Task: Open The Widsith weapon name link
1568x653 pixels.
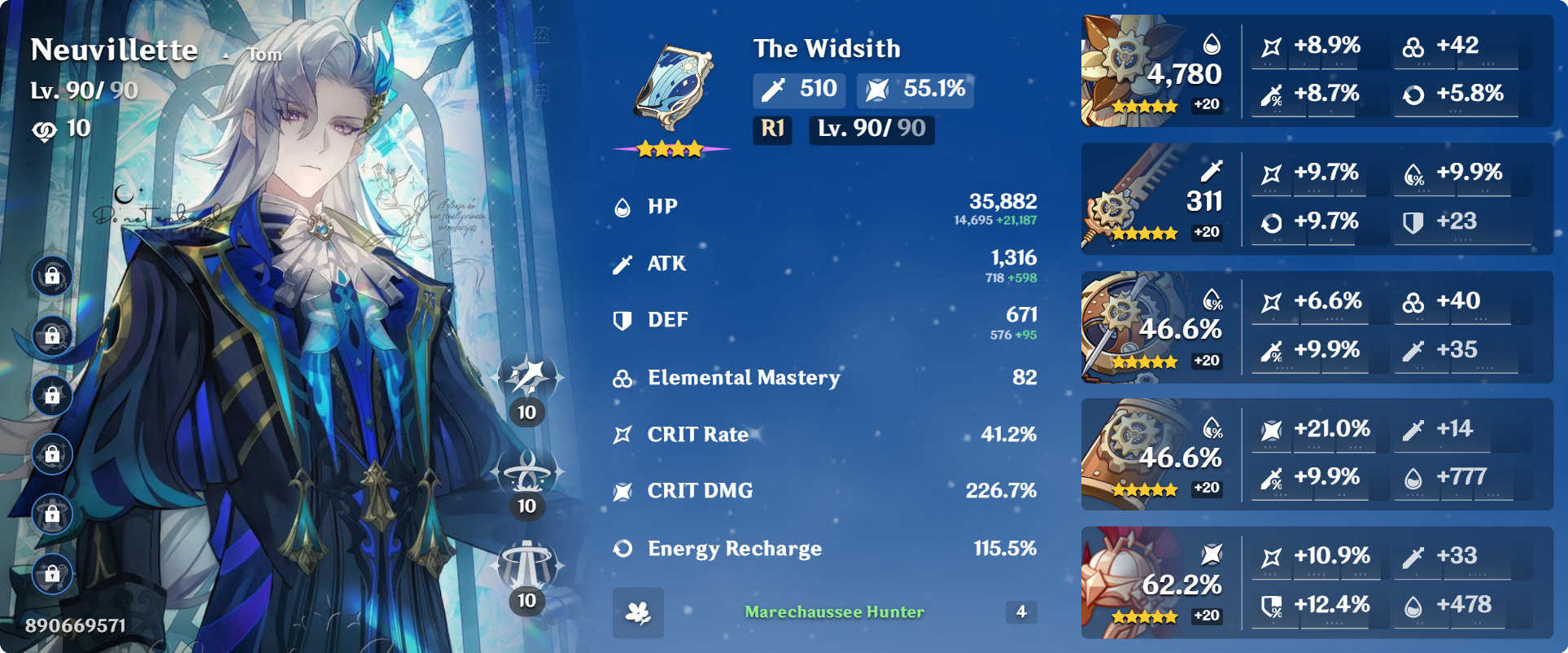Action: [x=824, y=49]
